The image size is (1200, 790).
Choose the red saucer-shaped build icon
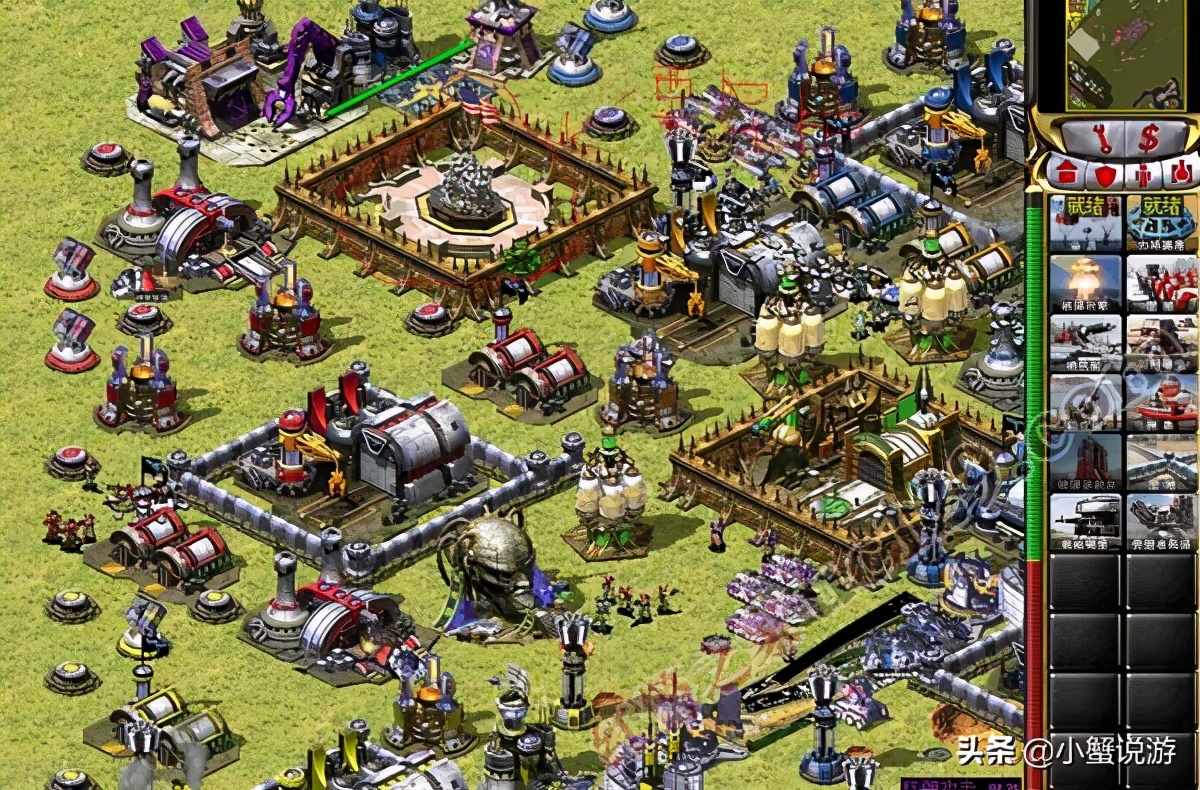point(1161,402)
